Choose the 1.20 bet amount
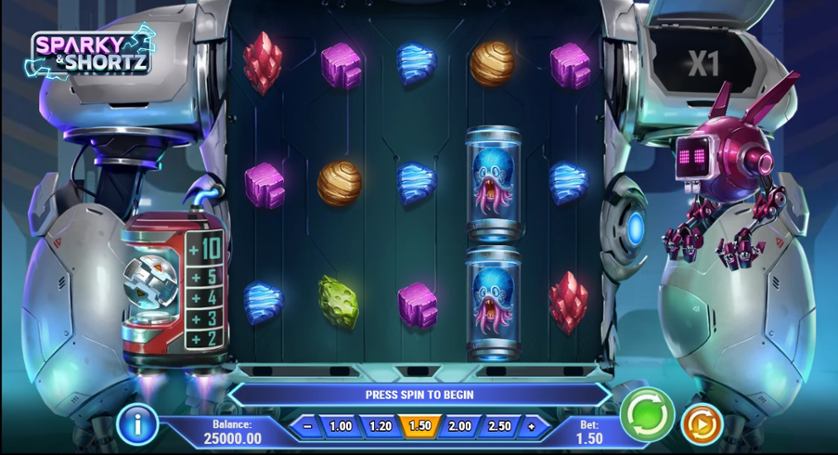Image resolution: width=838 pixels, height=455 pixels. (x=380, y=426)
